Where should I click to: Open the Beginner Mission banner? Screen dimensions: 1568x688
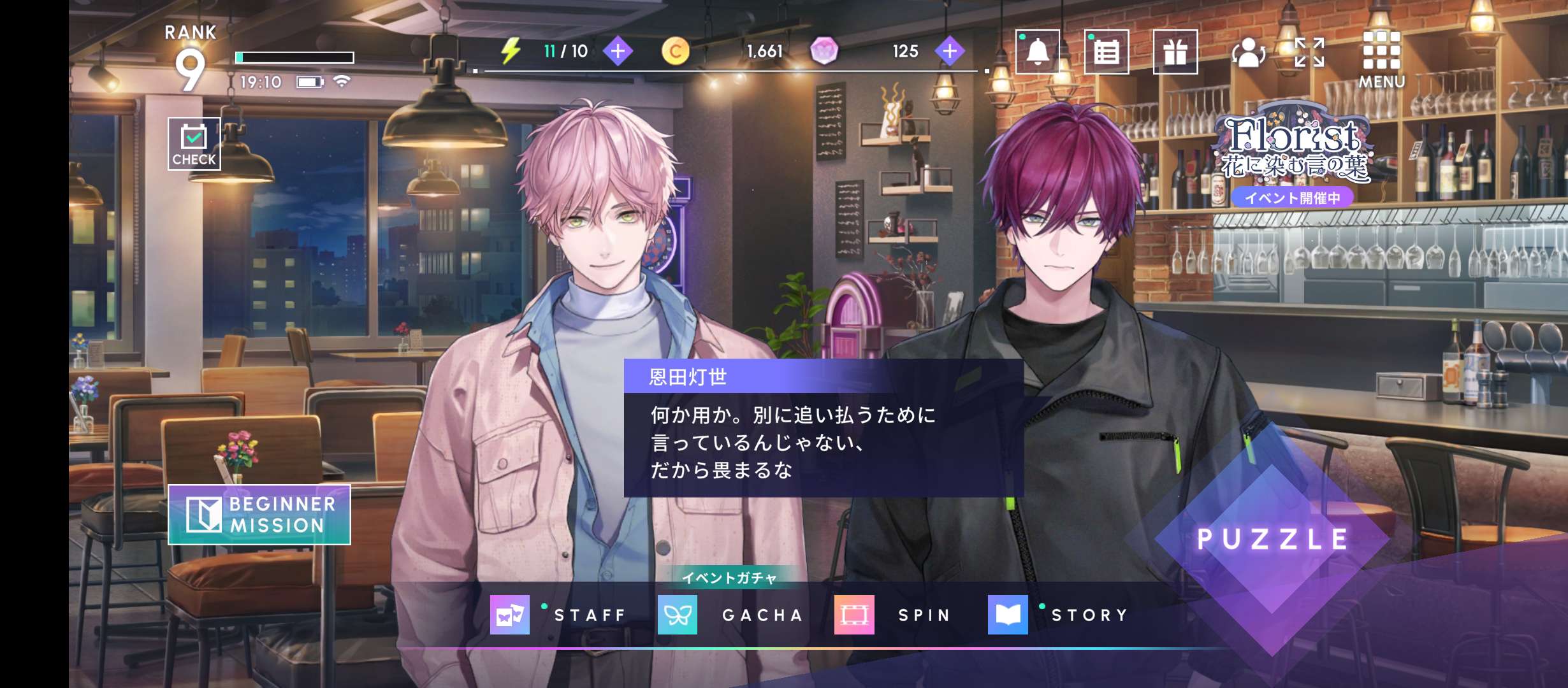click(x=259, y=515)
